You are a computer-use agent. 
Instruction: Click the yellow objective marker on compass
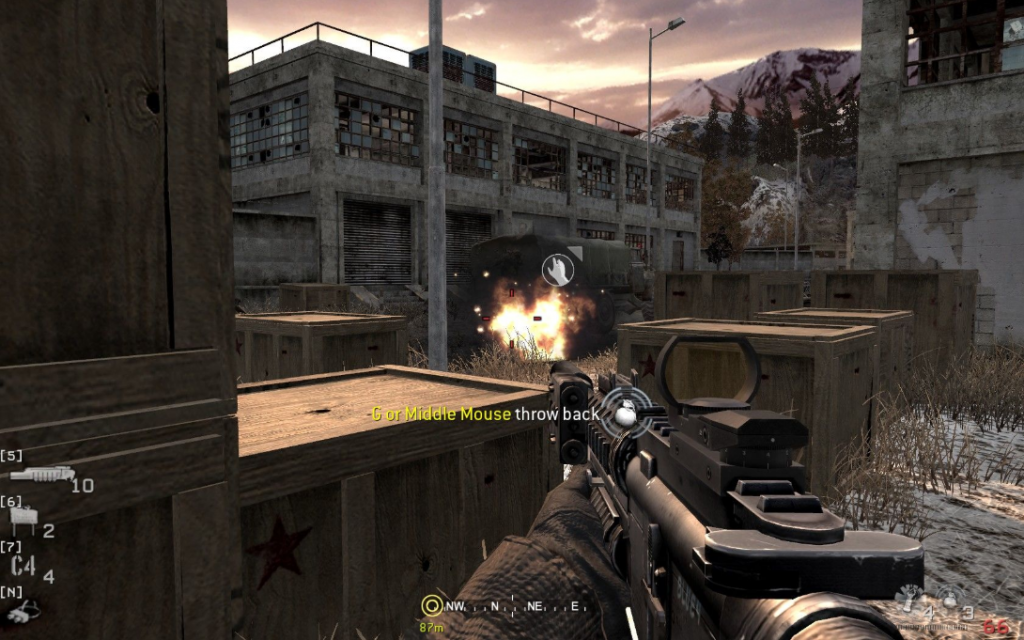point(432,605)
